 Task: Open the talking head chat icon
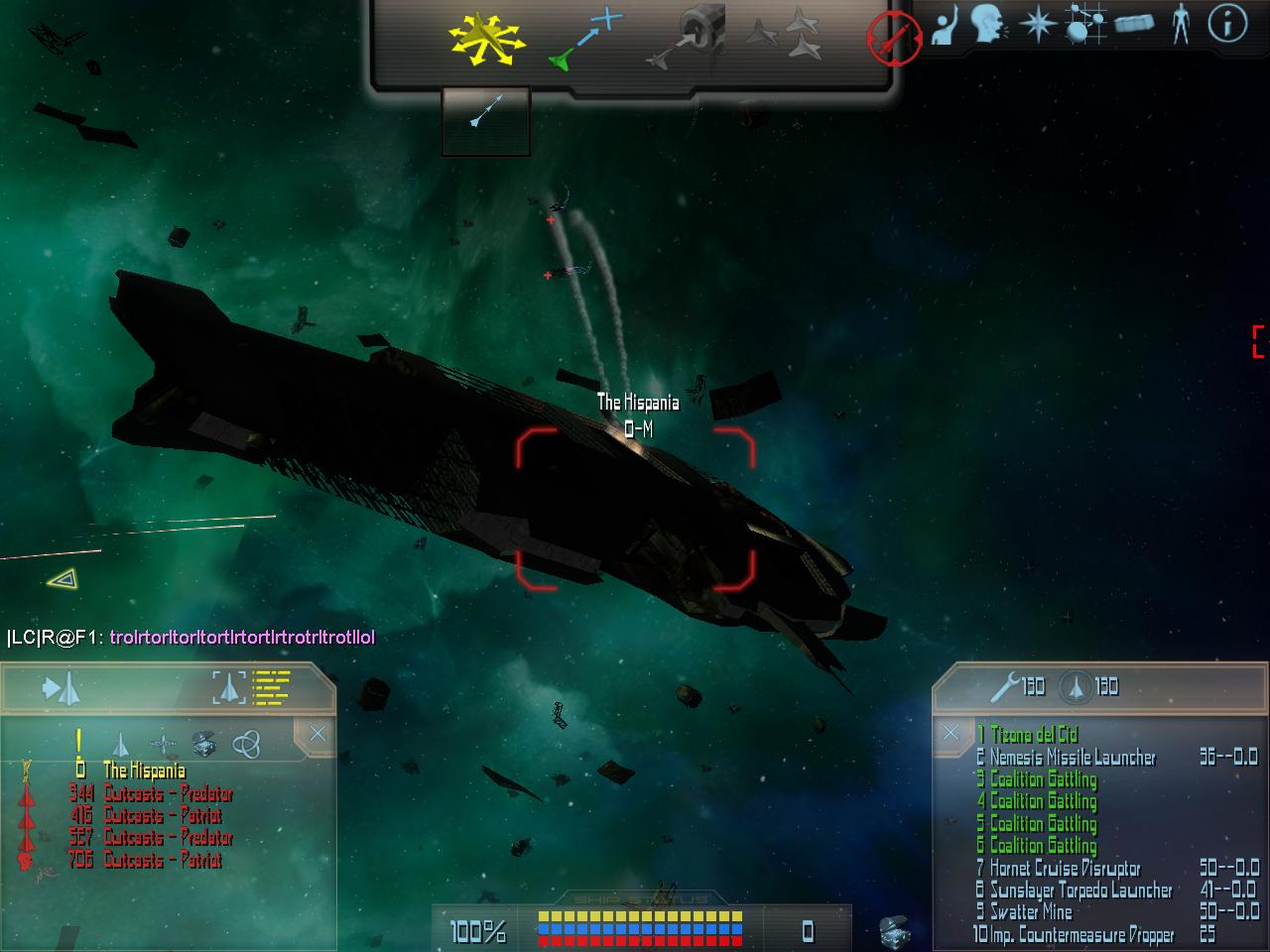point(988,25)
